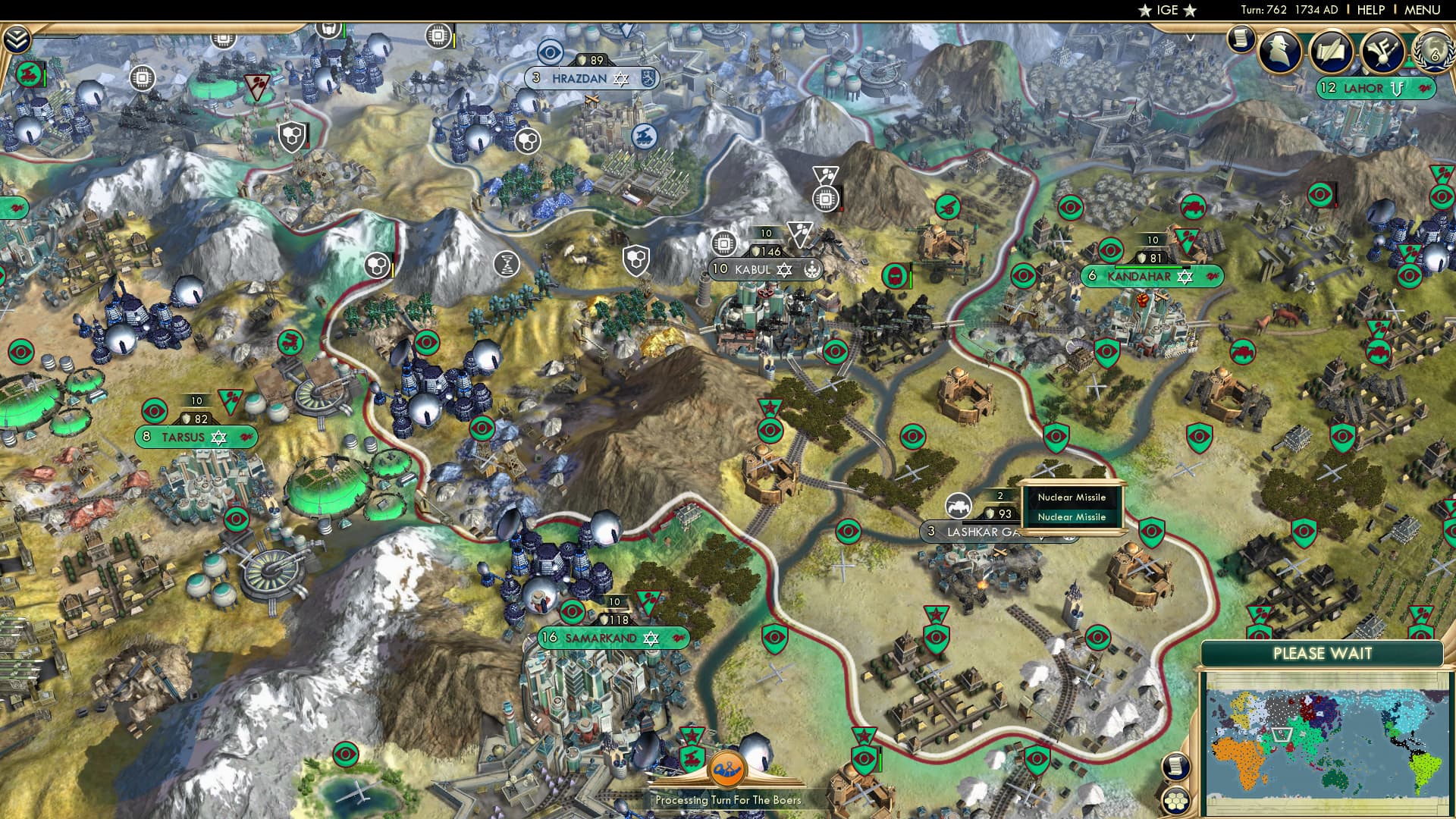Viewport: 1456px width, 819px height.
Task: Open the MENU in the top bar
Action: [x=1424, y=11]
